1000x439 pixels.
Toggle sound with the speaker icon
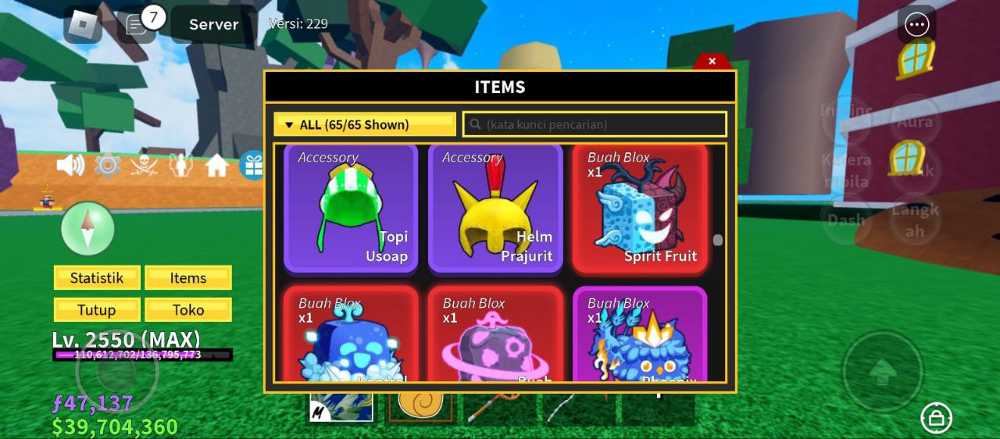pos(70,165)
